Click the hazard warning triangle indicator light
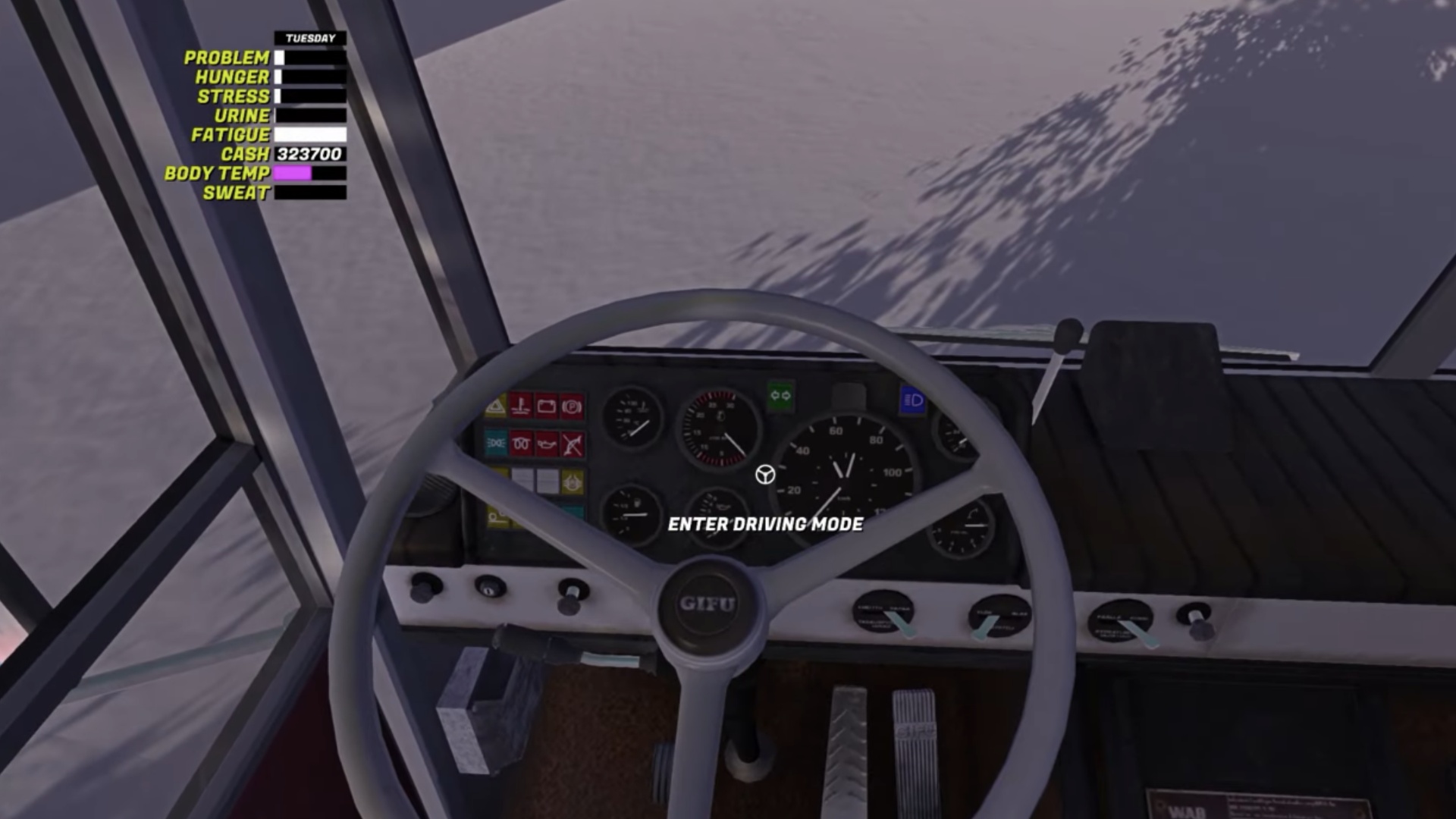The width and height of the screenshot is (1456, 819). pyautogui.click(x=495, y=406)
